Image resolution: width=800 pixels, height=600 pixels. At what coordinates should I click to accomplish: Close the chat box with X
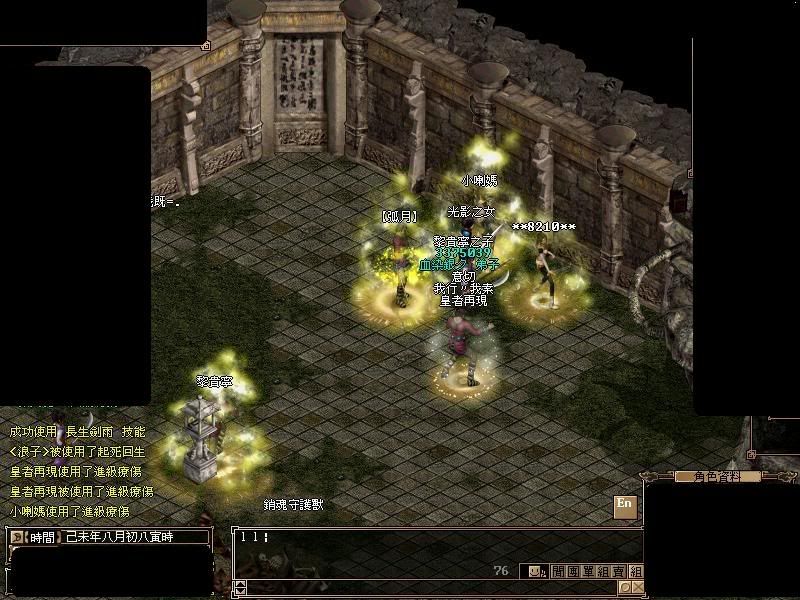coord(636,588)
